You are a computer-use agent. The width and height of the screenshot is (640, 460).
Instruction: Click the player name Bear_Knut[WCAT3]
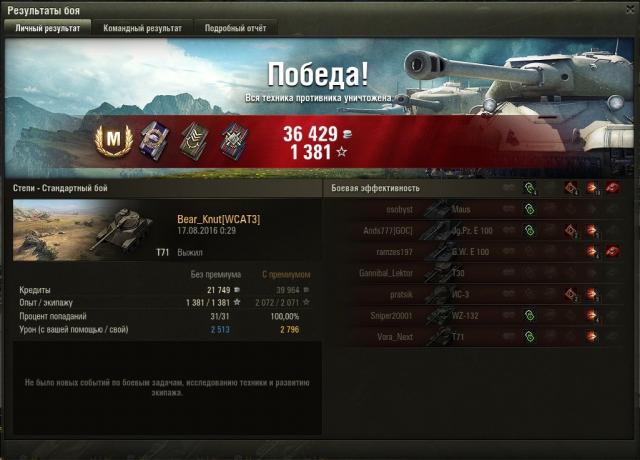pyautogui.click(x=218, y=219)
